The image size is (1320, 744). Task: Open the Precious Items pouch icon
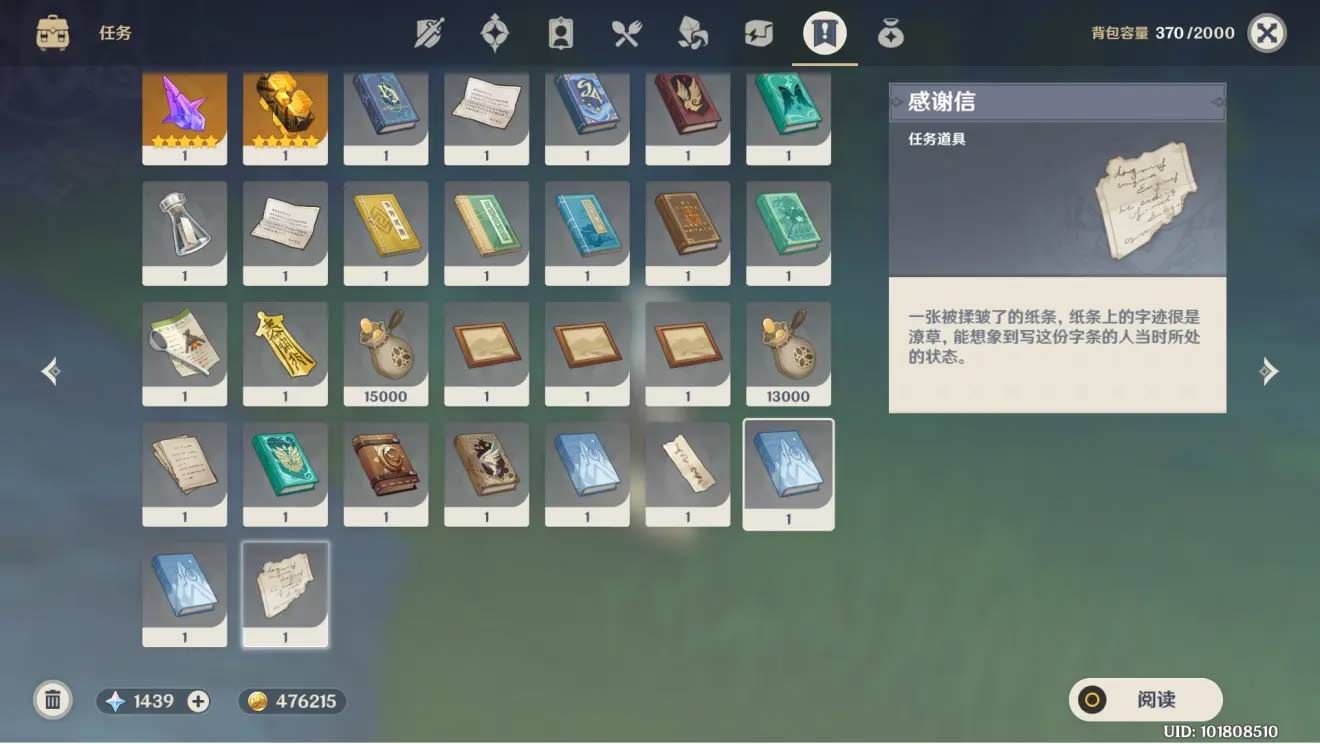[889, 31]
